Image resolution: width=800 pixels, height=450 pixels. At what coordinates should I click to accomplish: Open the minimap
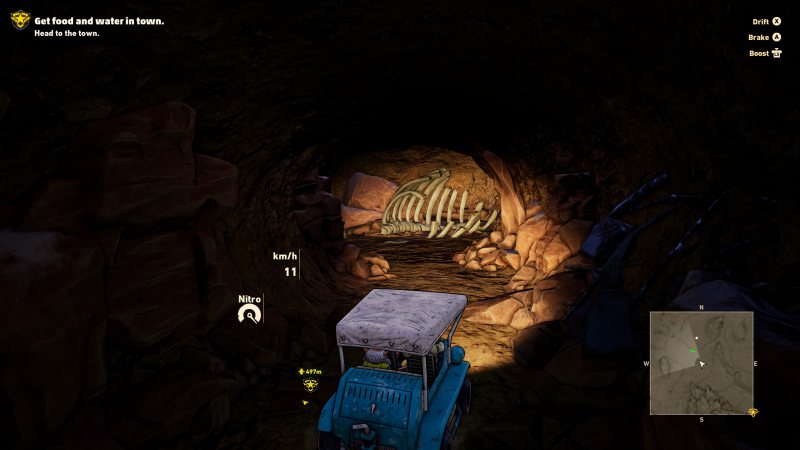701,362
